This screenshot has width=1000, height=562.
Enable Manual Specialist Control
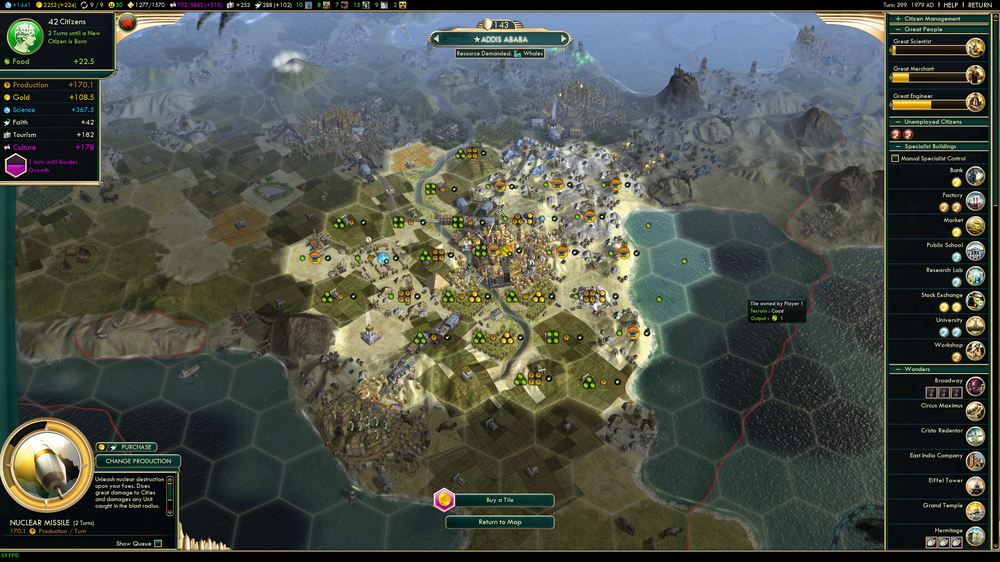(x=895, y=158)
